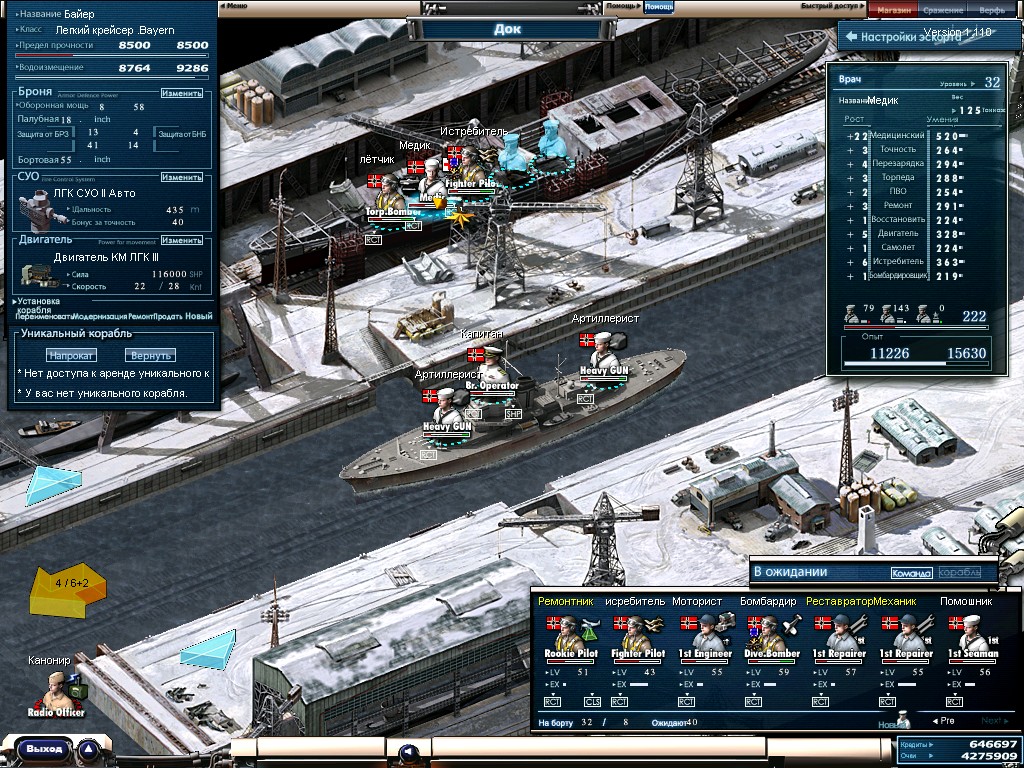The image size is (1024, 768).
Task: Click the Напрокат rental button
Action: [x=70, y=355]
